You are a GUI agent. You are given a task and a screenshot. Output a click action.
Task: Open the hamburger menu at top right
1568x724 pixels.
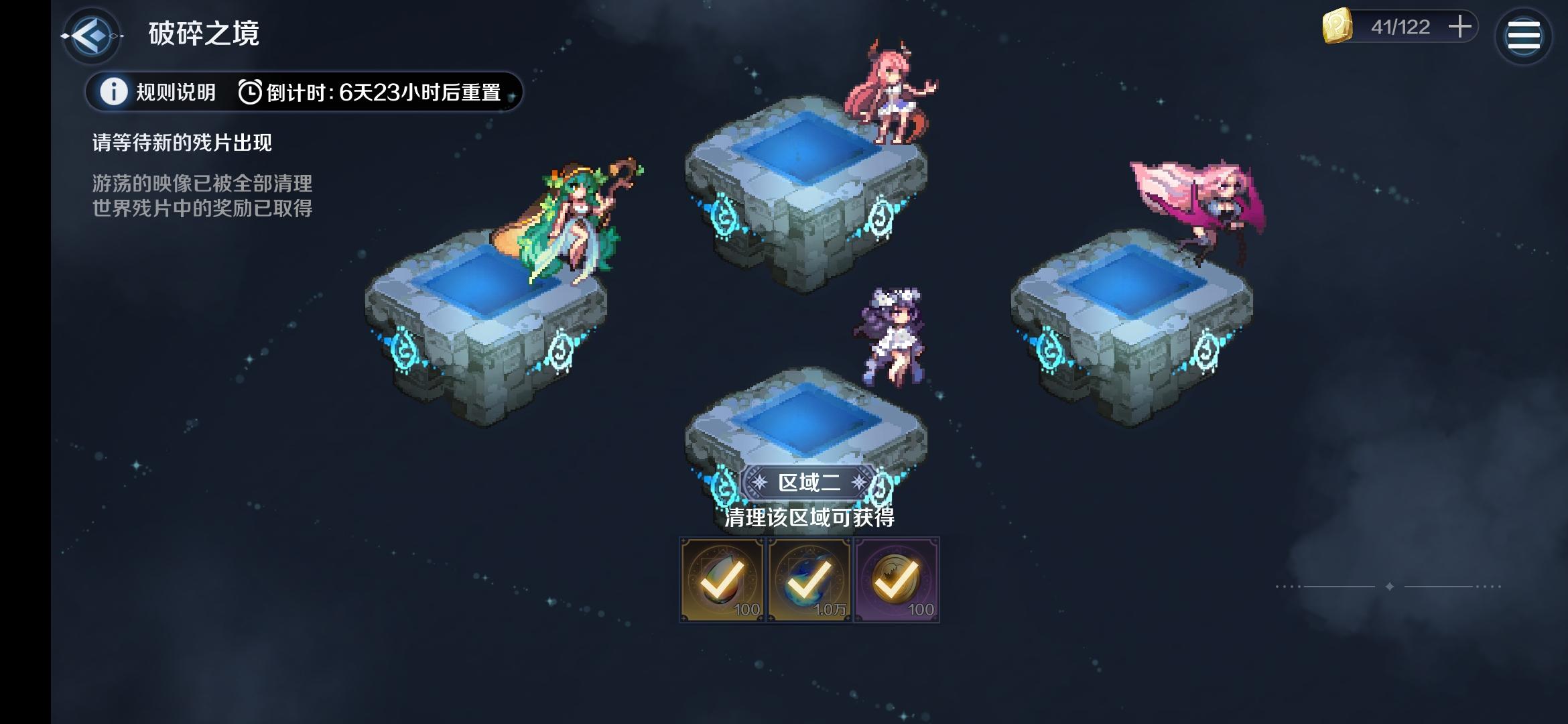click(1525, 34)
